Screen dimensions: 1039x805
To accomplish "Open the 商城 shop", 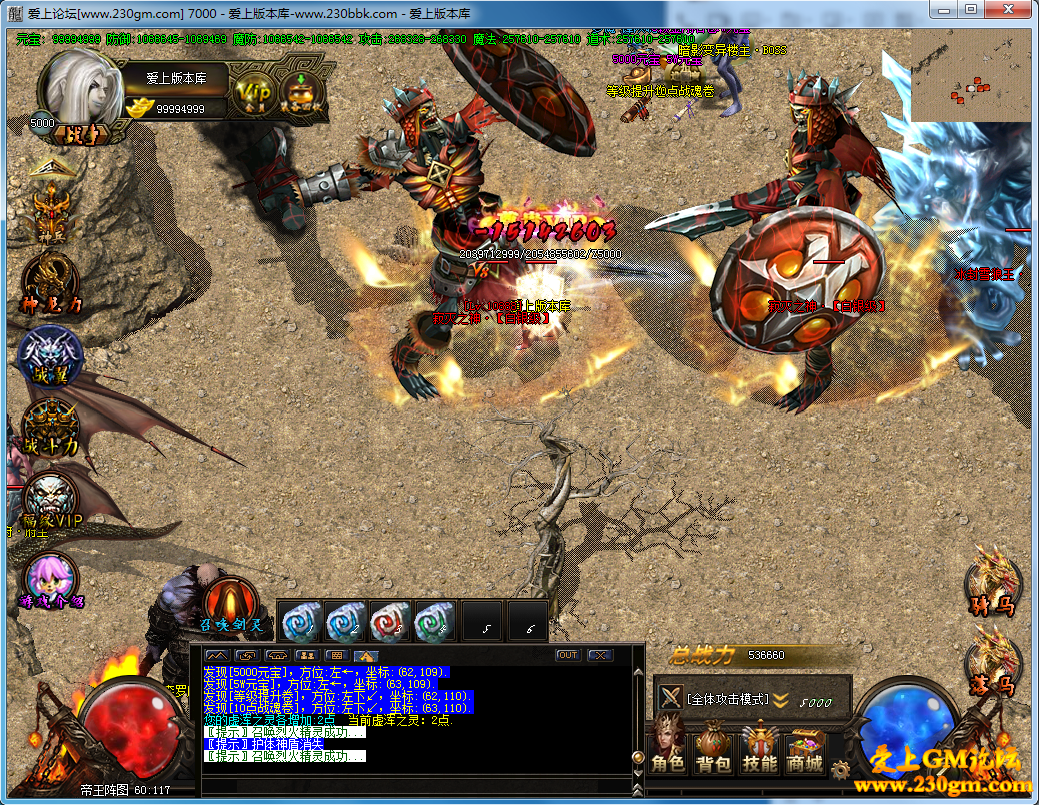I will tap(806, 751).
